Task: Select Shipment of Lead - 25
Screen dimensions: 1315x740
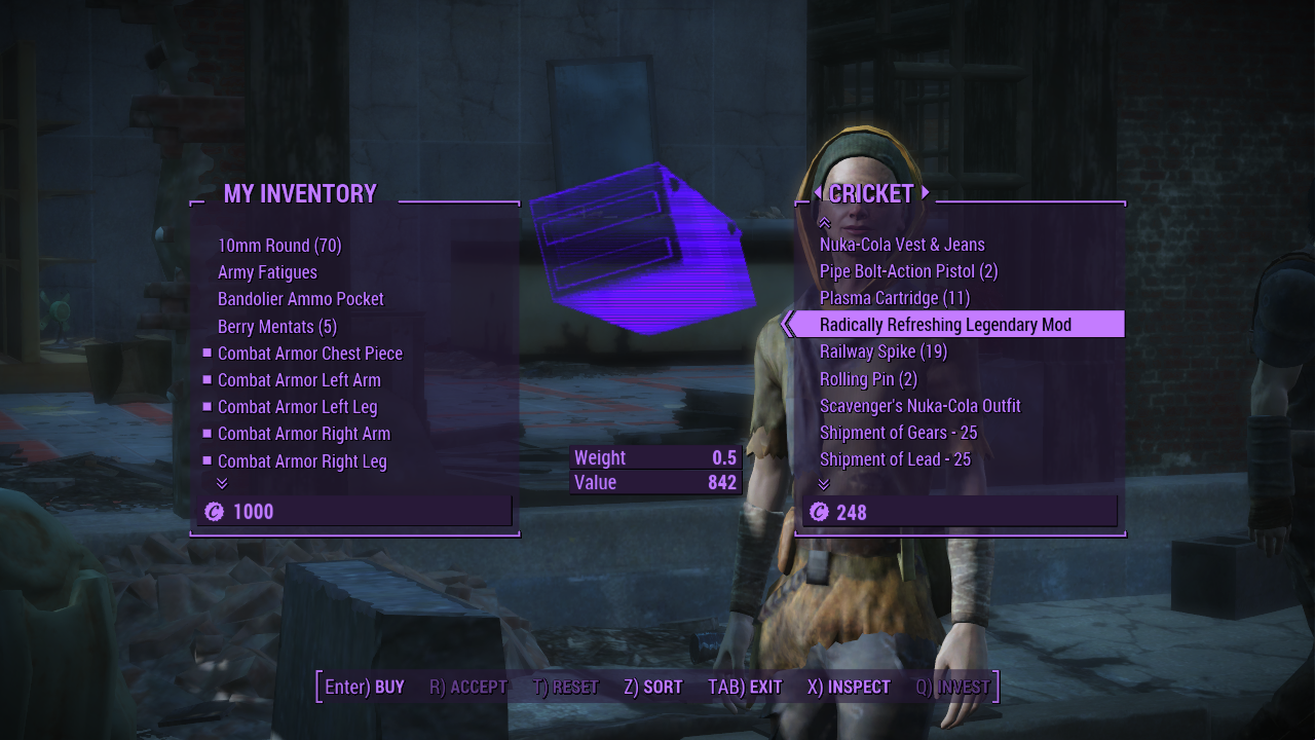Action: coord(894,460)
